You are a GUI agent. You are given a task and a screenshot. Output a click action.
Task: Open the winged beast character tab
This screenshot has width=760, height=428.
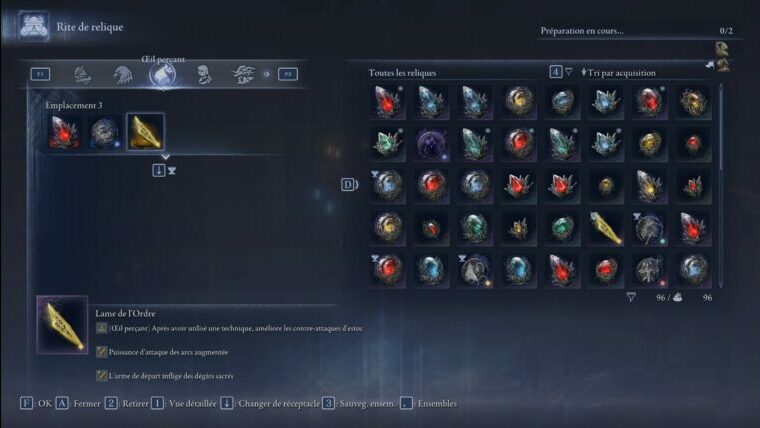243,74
